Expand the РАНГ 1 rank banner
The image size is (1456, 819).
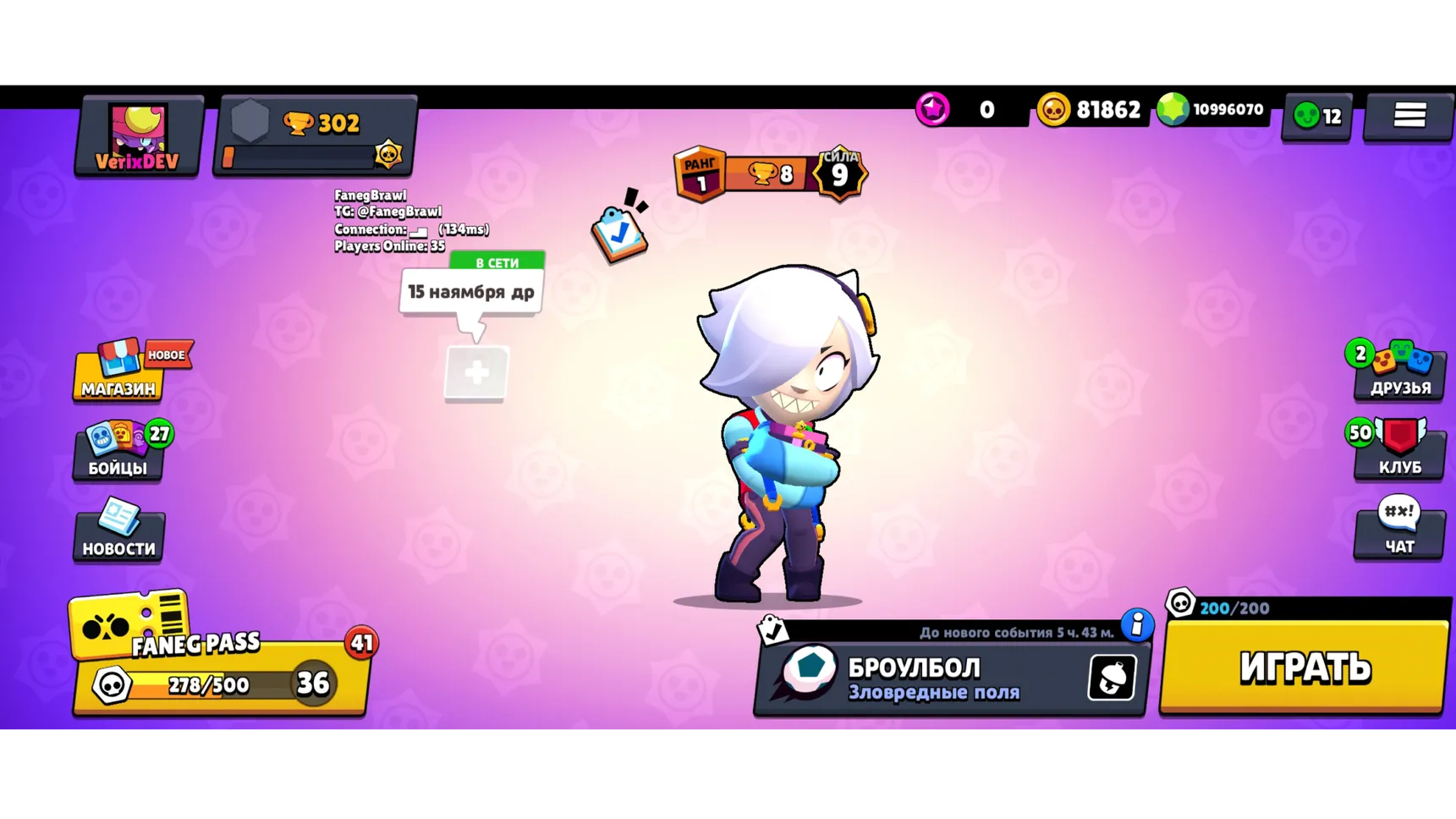point(699,173)
